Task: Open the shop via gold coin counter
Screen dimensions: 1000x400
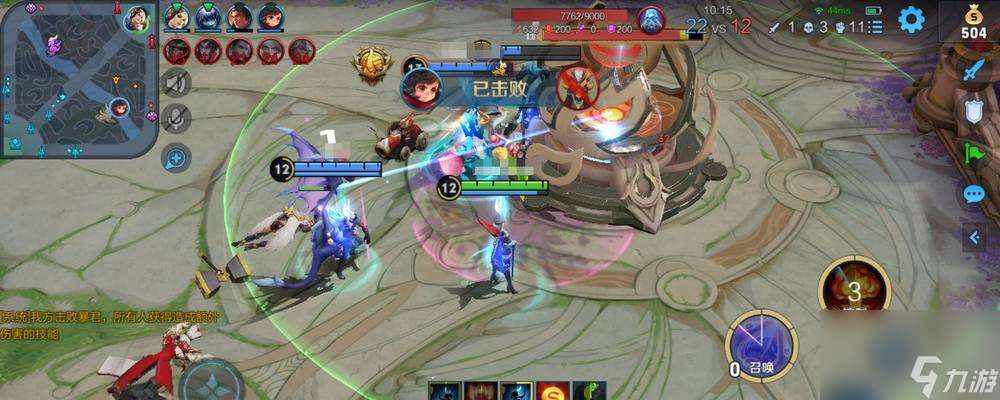Action: pyautogui.click(x=974, y=24)
